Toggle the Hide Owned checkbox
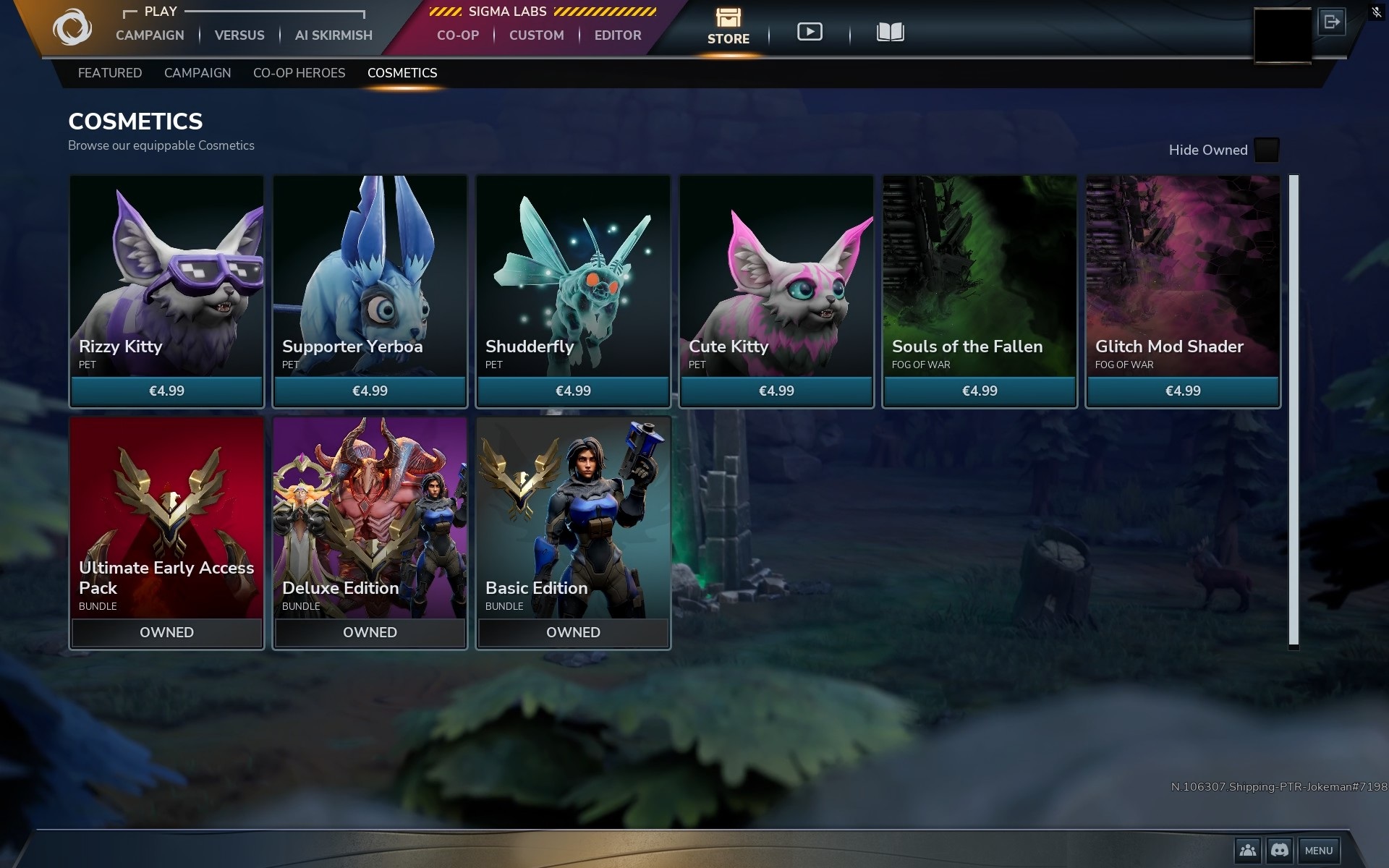Viewport: 1389px width, 868px height. coord(1266,150)
